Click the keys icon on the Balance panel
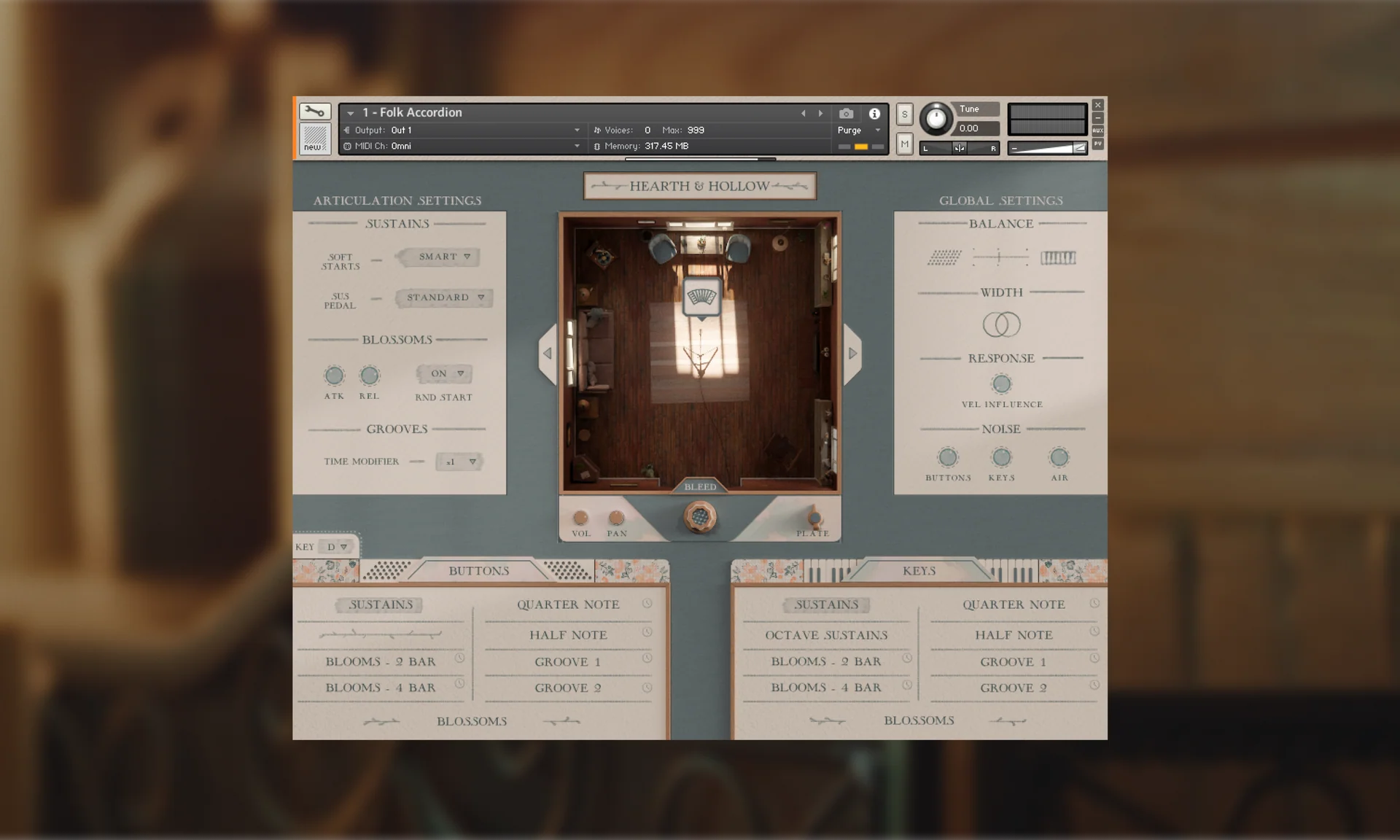1400x840 pixels. [x=1059, y=257]
